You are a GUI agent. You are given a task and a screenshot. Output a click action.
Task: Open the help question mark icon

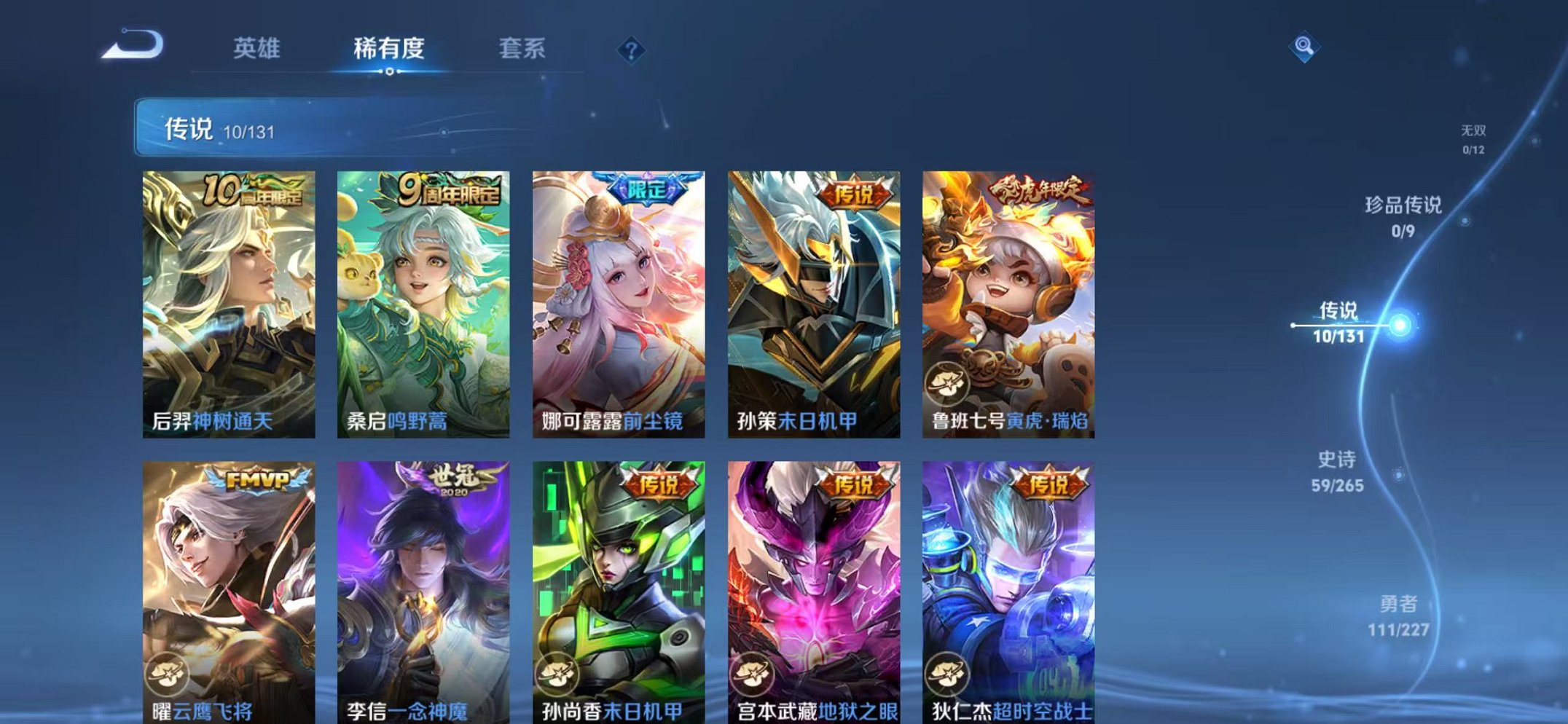coord(631,50)
